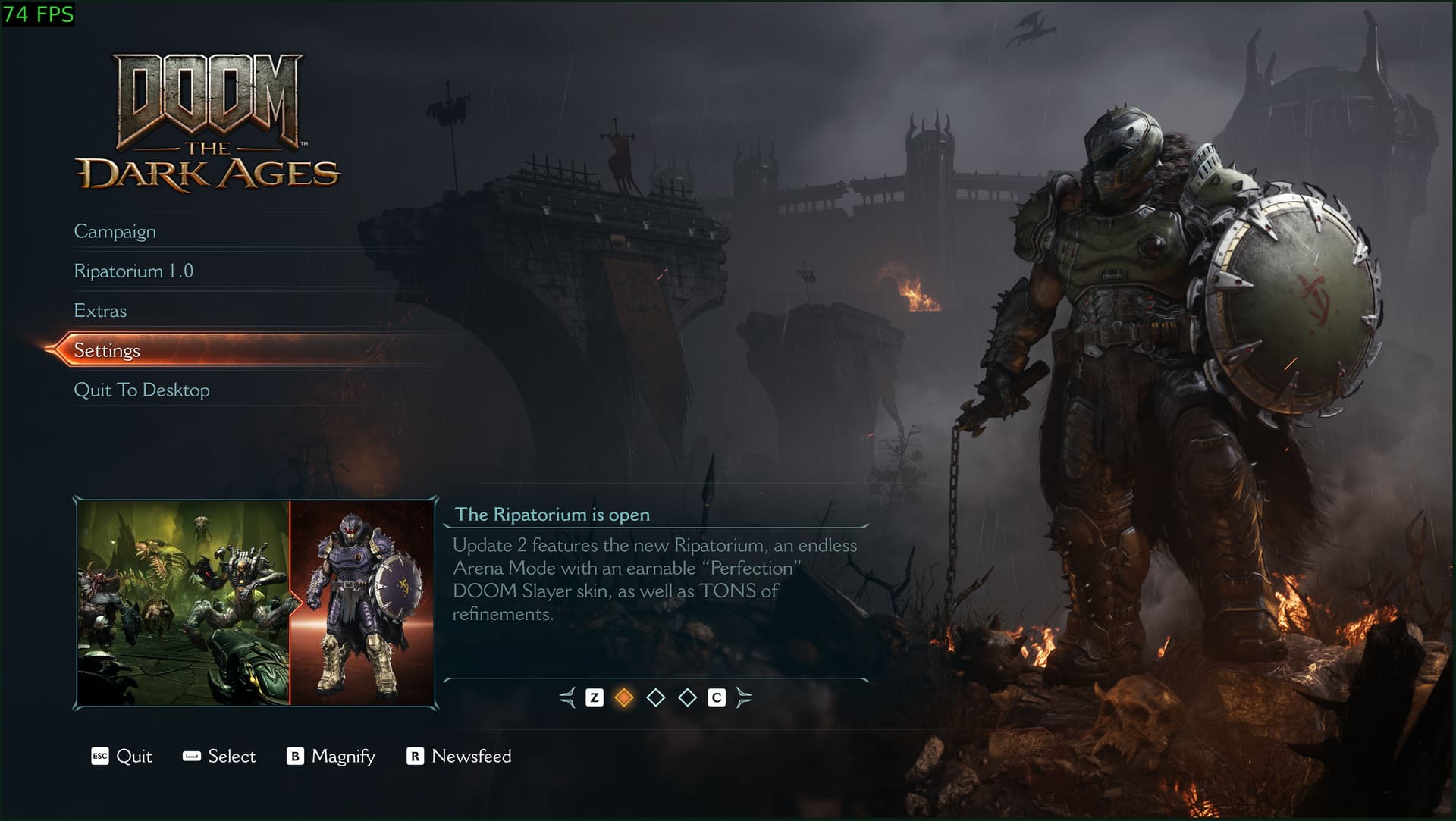The image size is (1456, 821).
Task: Advance to next newsfeed item arrow
Action: pyautogui.click(x=744, y=697)
